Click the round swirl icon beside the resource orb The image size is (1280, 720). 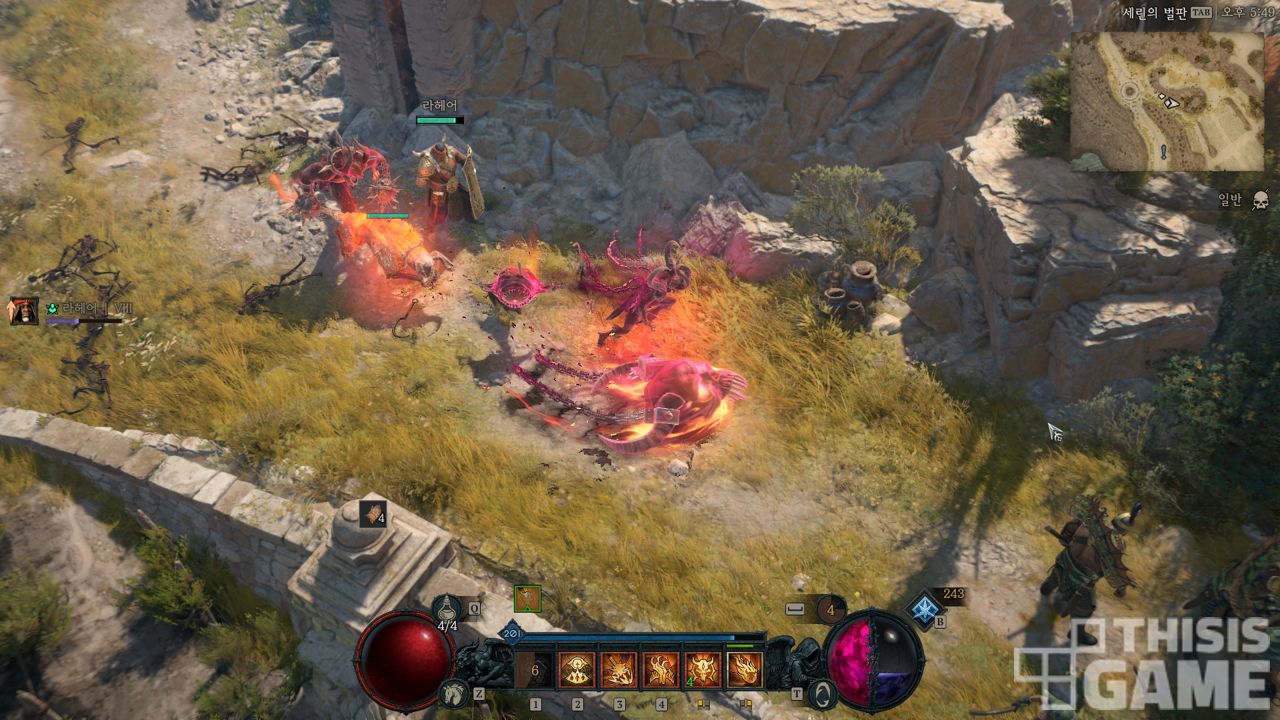point(822,693)
